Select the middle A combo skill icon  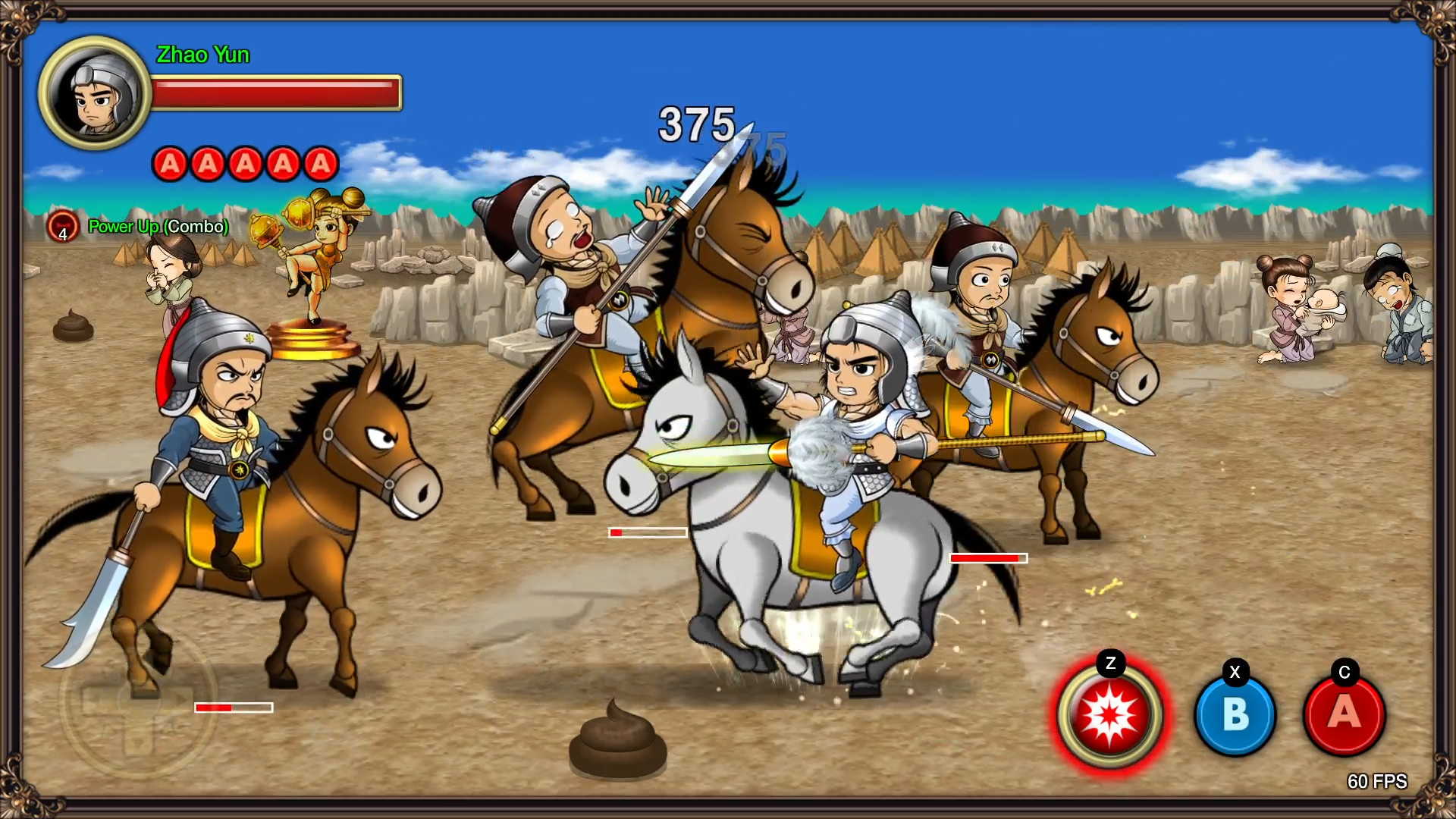click(244, 162)
